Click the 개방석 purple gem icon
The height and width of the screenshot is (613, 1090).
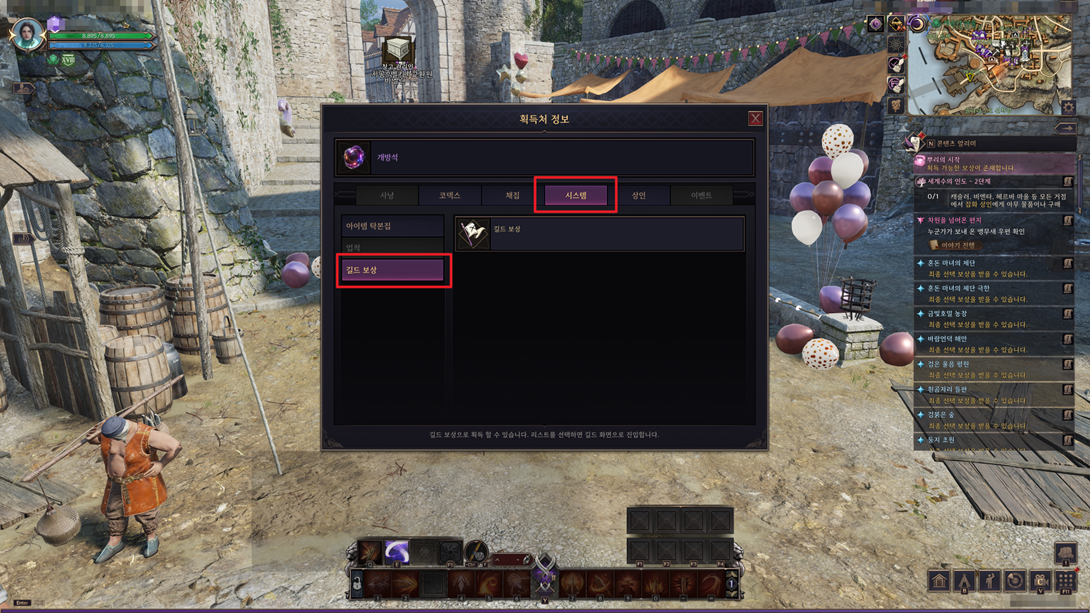(354, 158)
